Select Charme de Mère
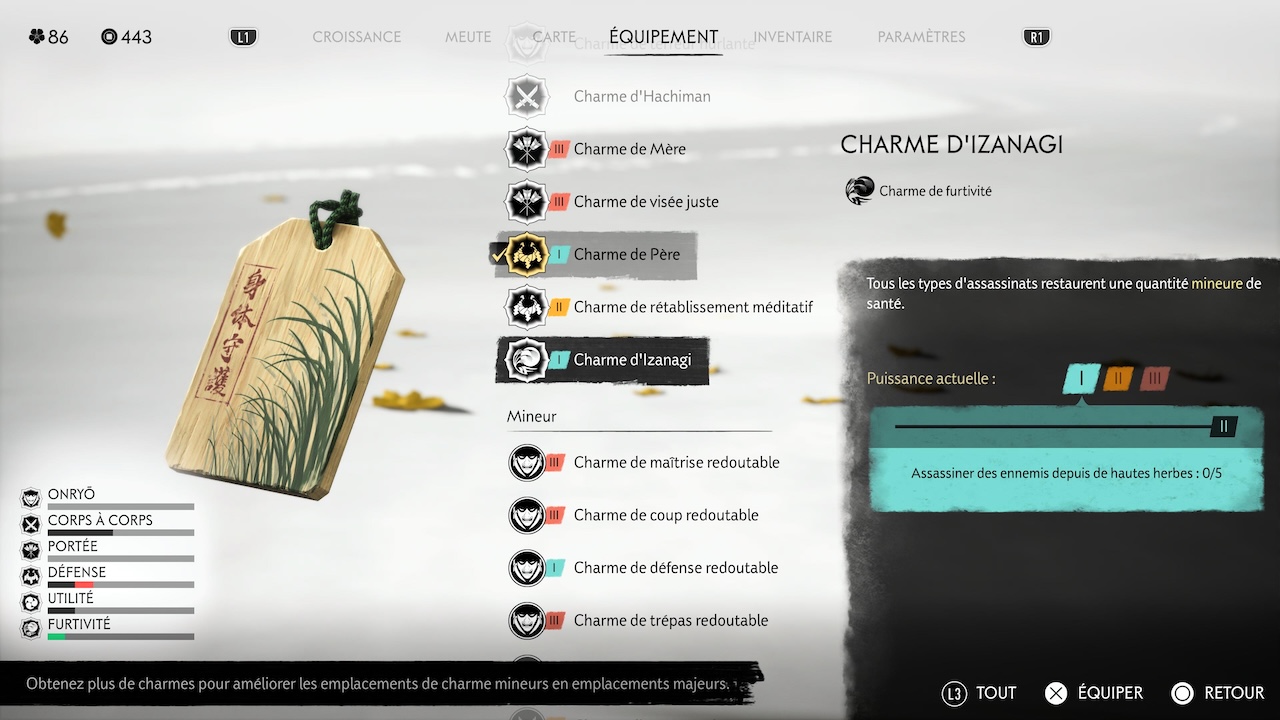 point(629,149)
